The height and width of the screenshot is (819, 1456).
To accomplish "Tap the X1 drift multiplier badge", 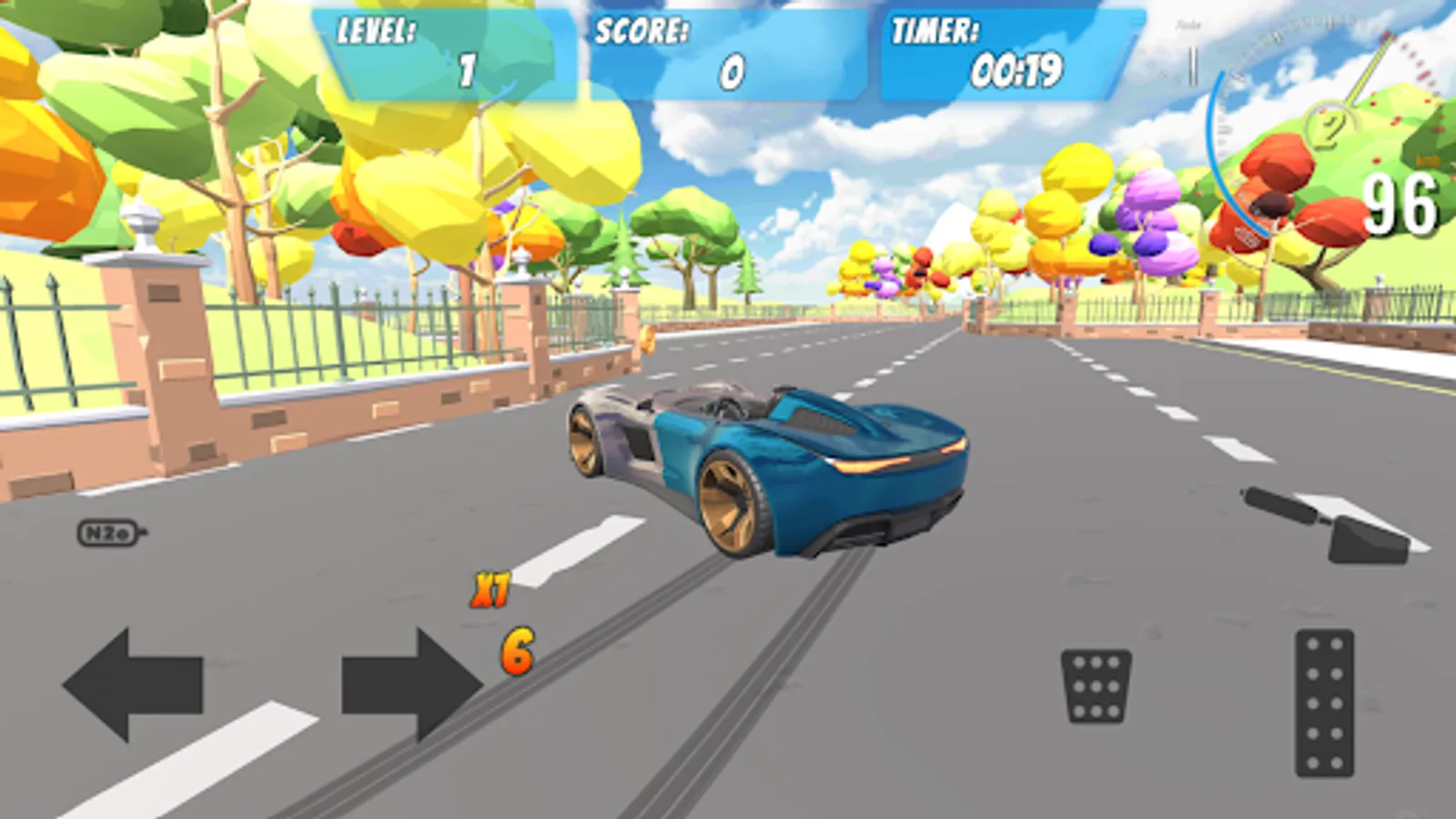I will (x=492, y=588).
